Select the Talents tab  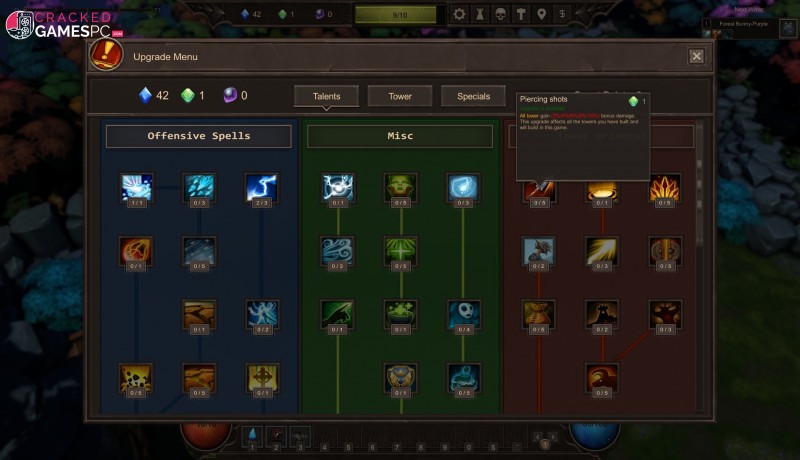tap(326, 96)
